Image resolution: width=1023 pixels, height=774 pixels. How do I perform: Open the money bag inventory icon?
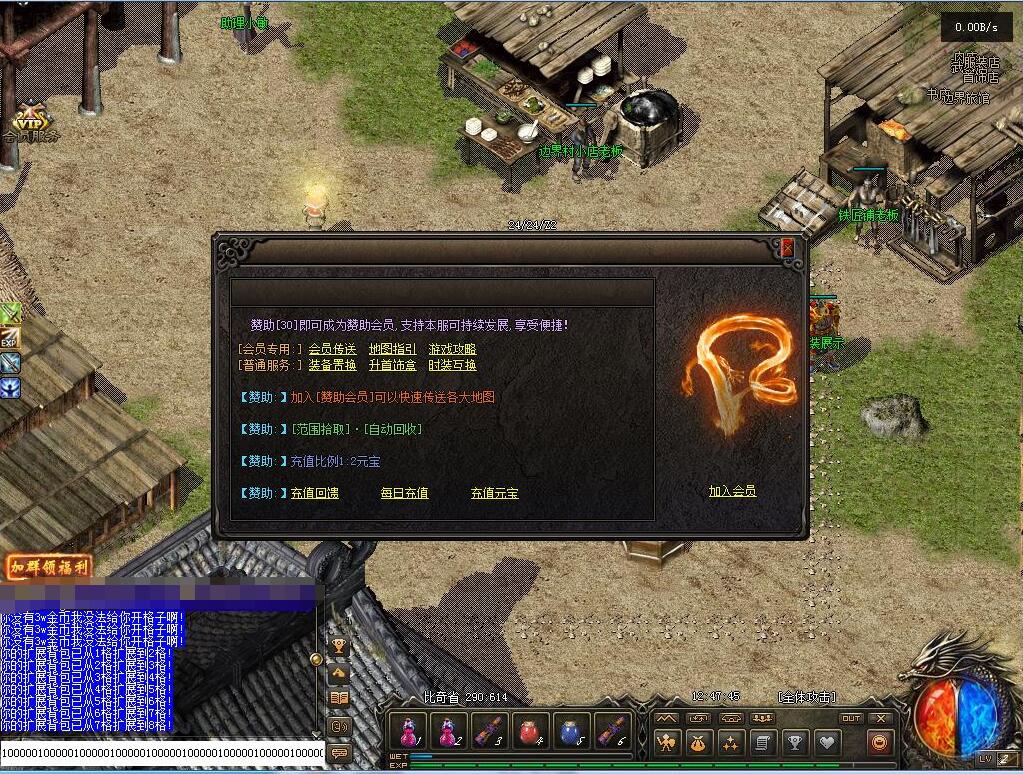(x=699, y=742)
